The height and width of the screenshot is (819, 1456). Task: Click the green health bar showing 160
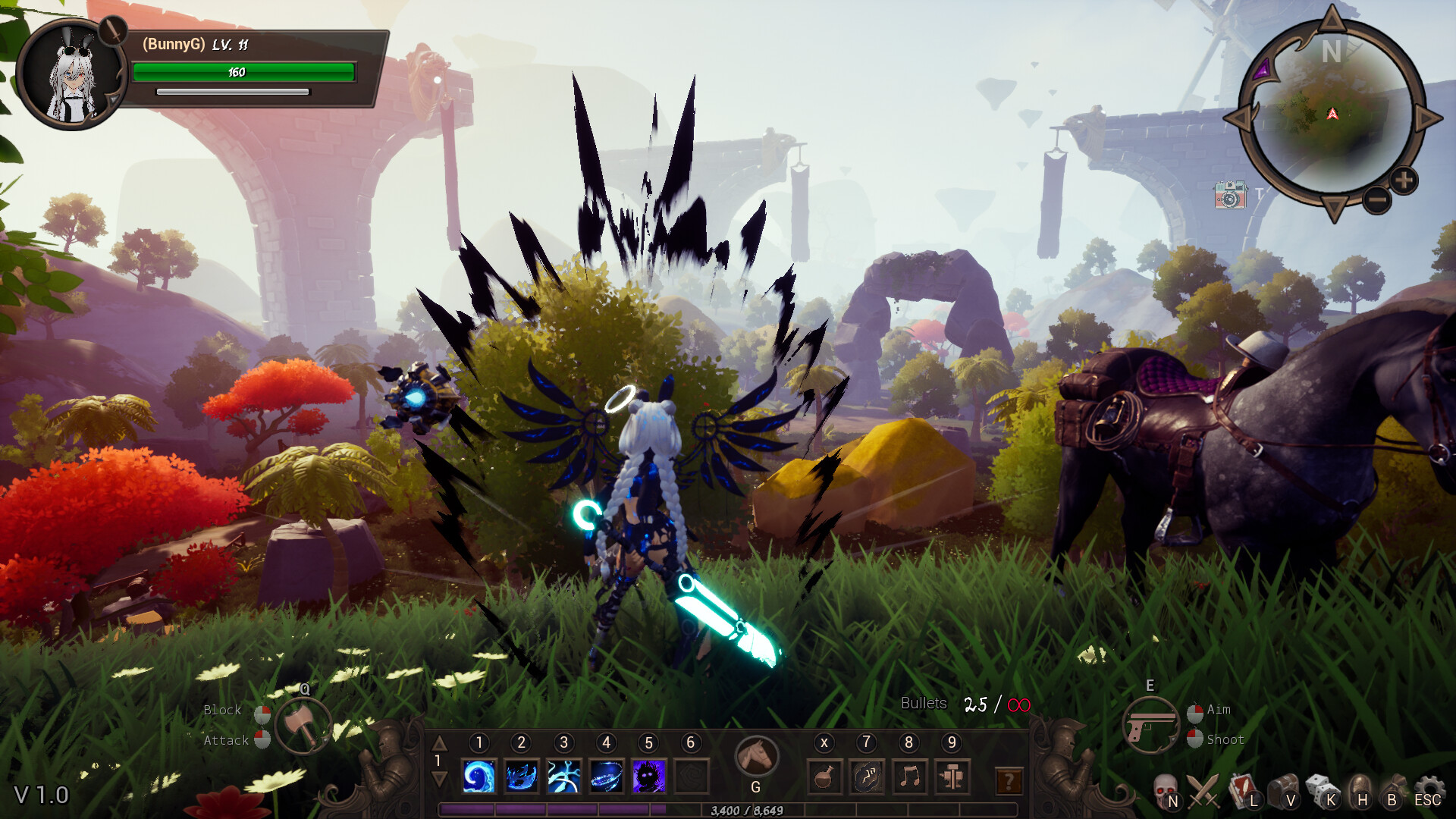click(x=243, y=73)
